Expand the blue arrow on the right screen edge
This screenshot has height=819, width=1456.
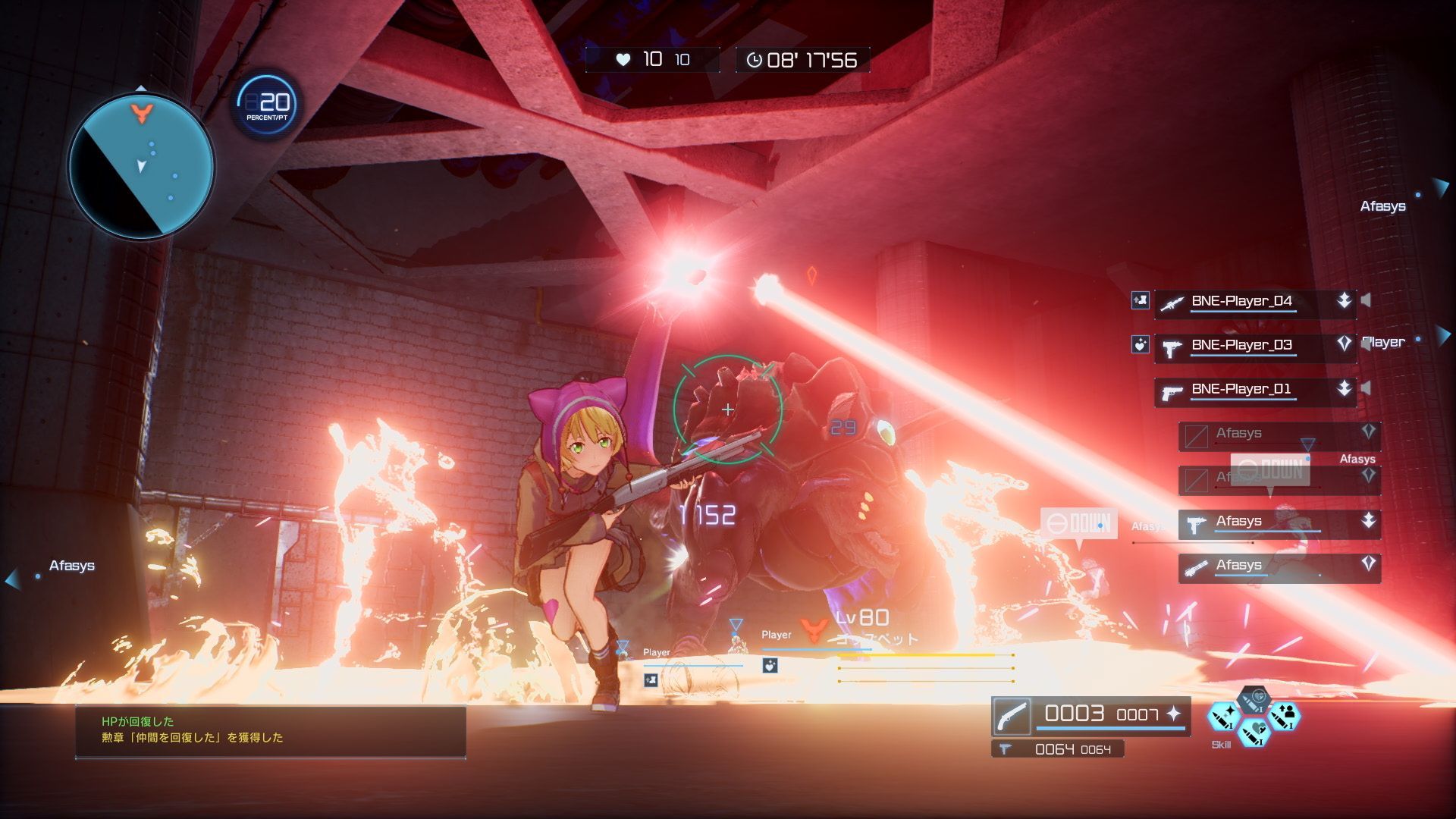click(1444, 335)
